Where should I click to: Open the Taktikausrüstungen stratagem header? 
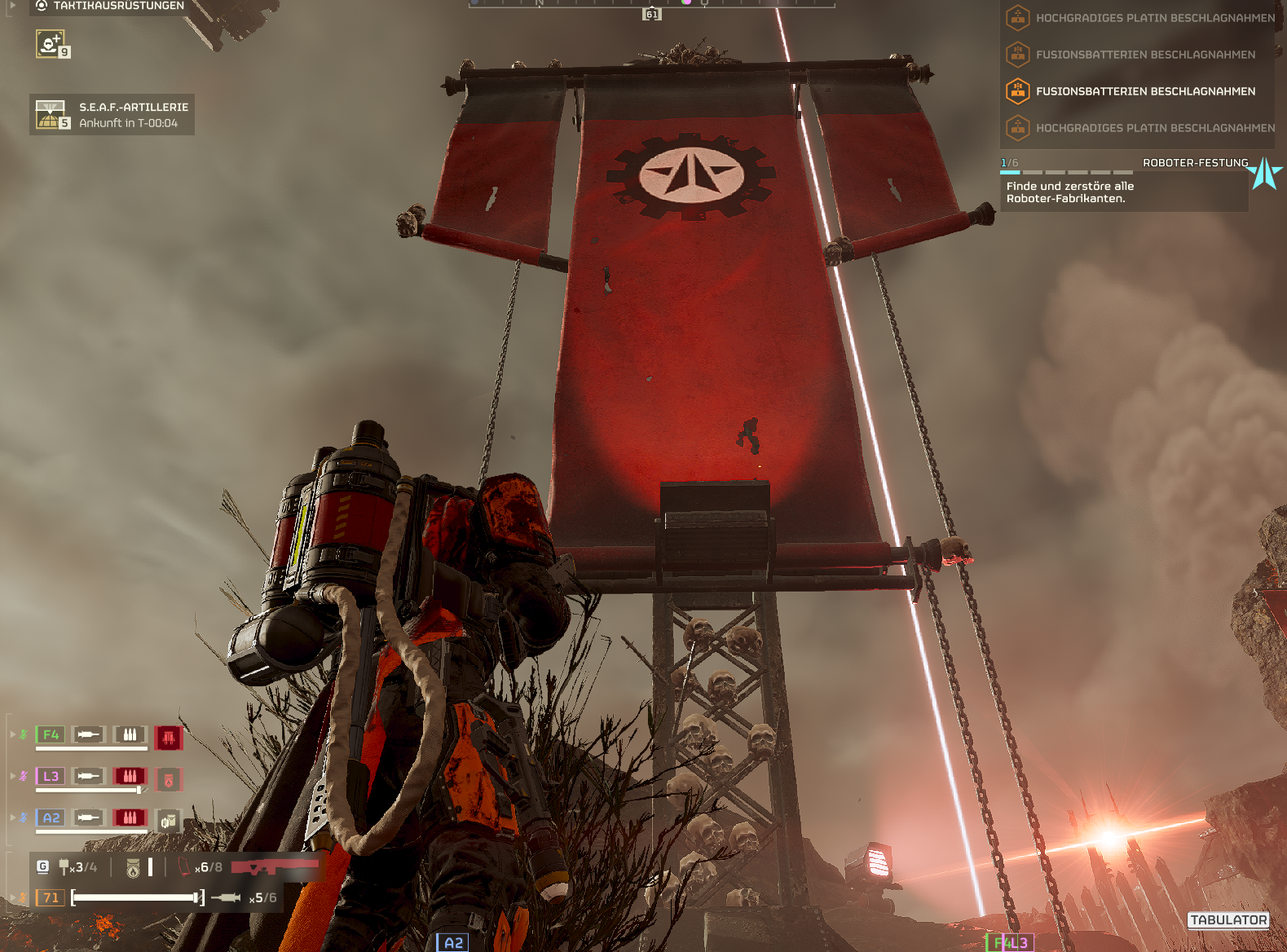coord(110,6)
